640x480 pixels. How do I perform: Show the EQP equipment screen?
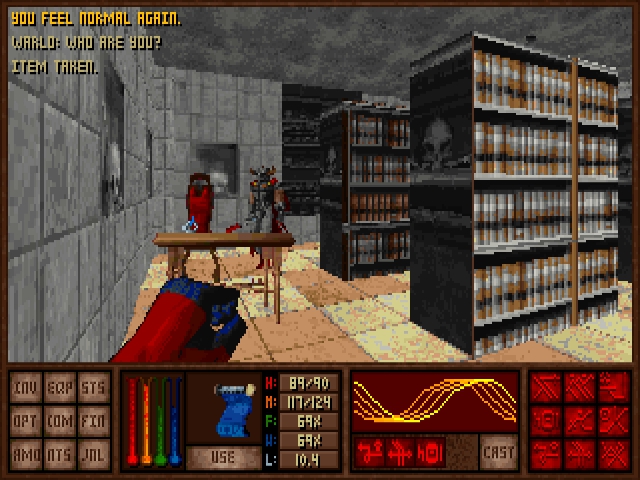point(60,387)
